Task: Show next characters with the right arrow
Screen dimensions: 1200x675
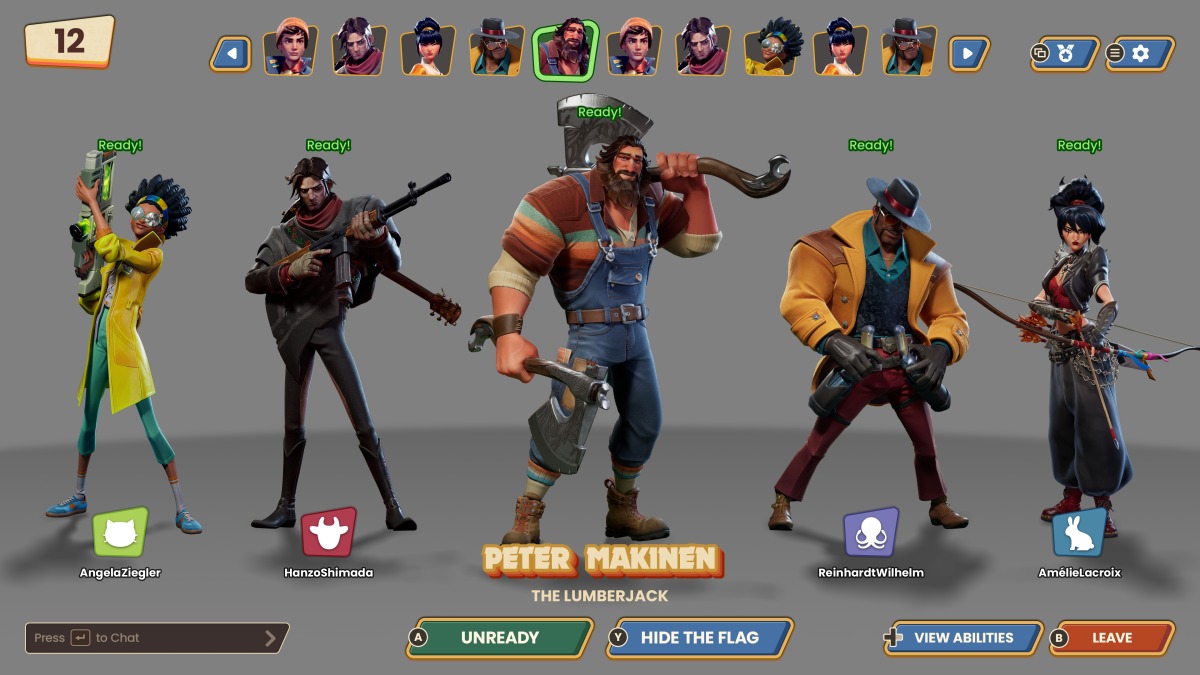Action: (x=968, y=53)
